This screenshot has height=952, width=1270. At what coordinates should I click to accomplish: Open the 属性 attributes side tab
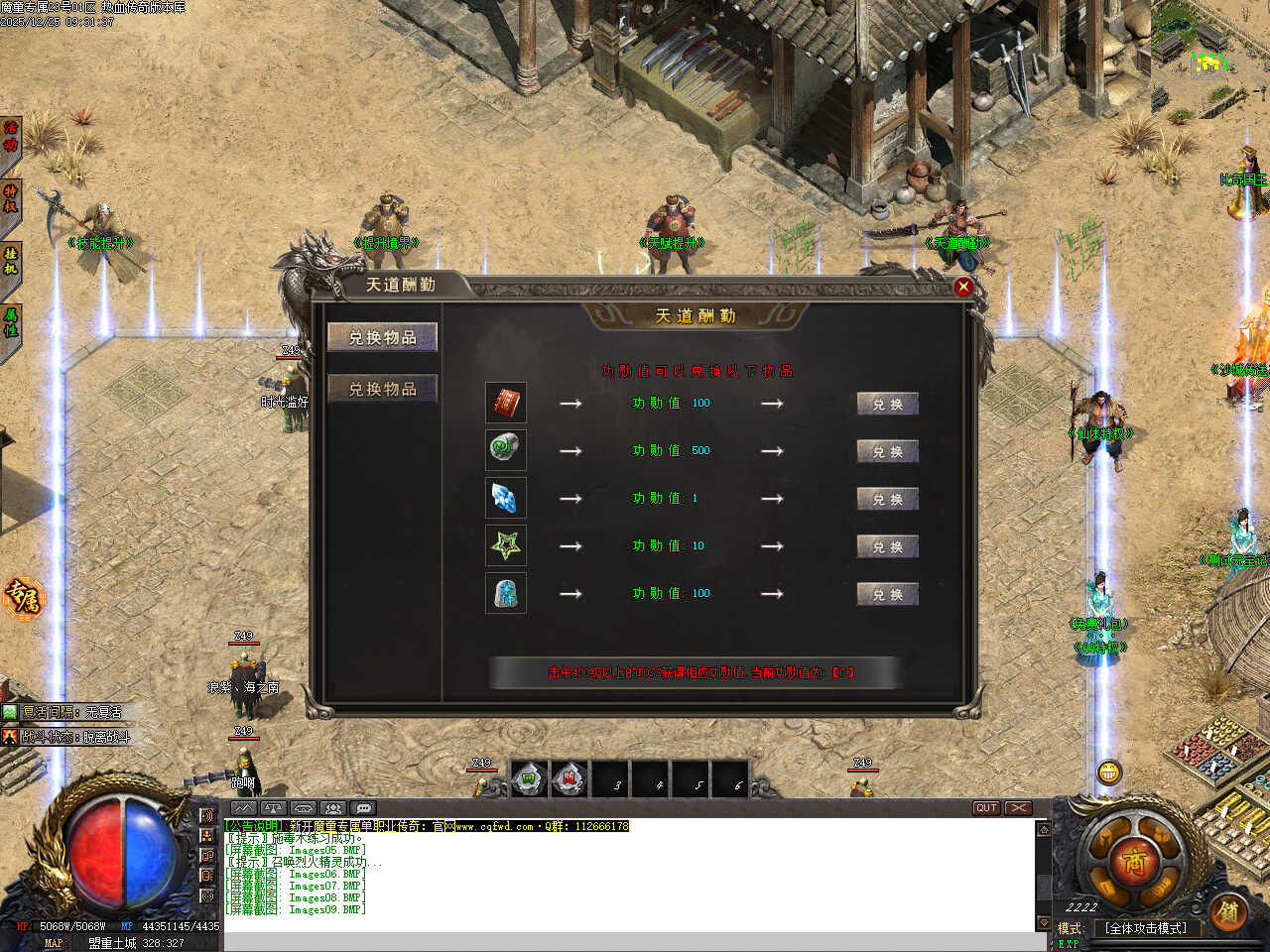(x=10, y=322)
